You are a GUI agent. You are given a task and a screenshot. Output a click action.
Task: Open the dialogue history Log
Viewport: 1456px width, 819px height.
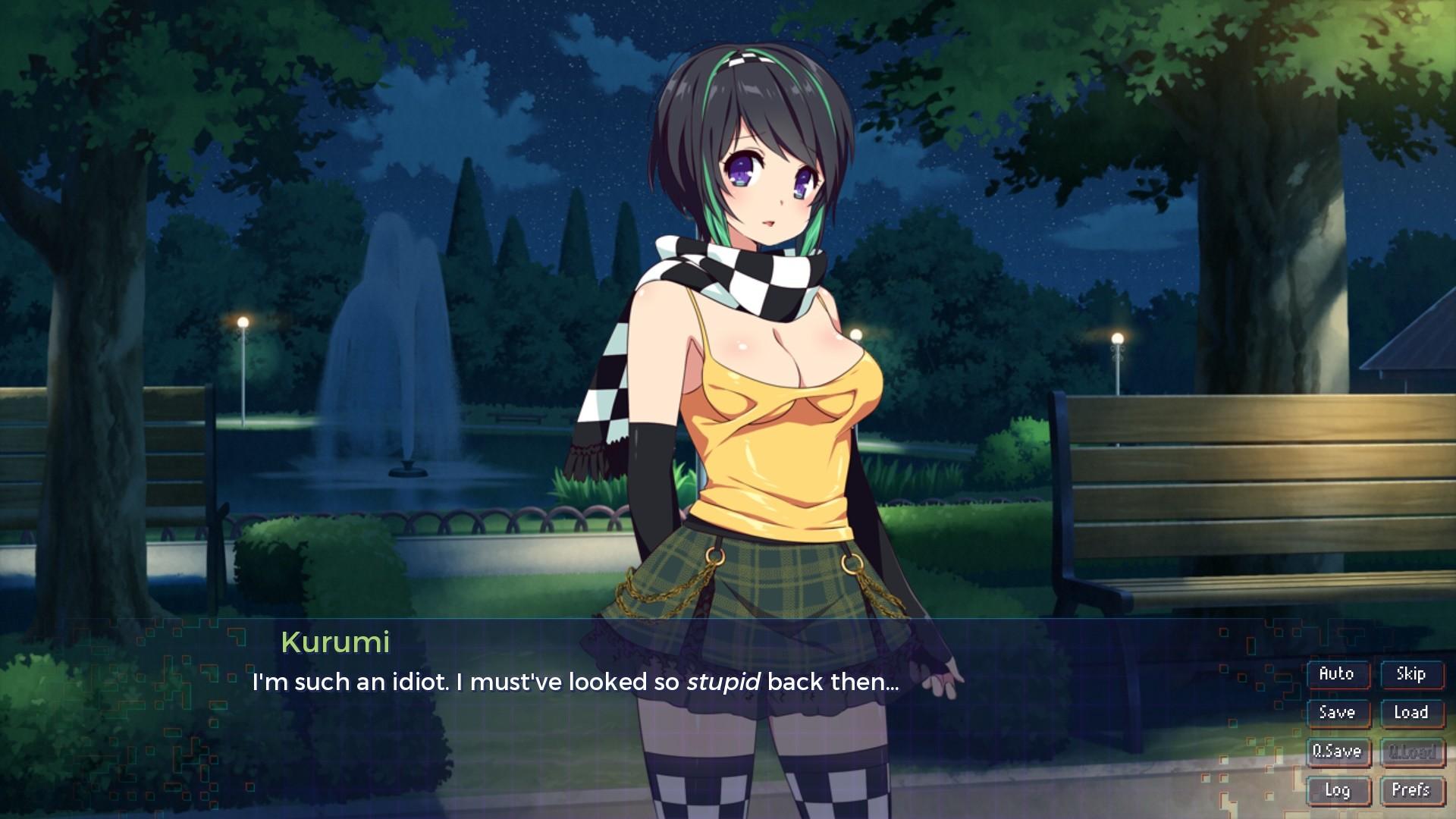click(1338, 790)
